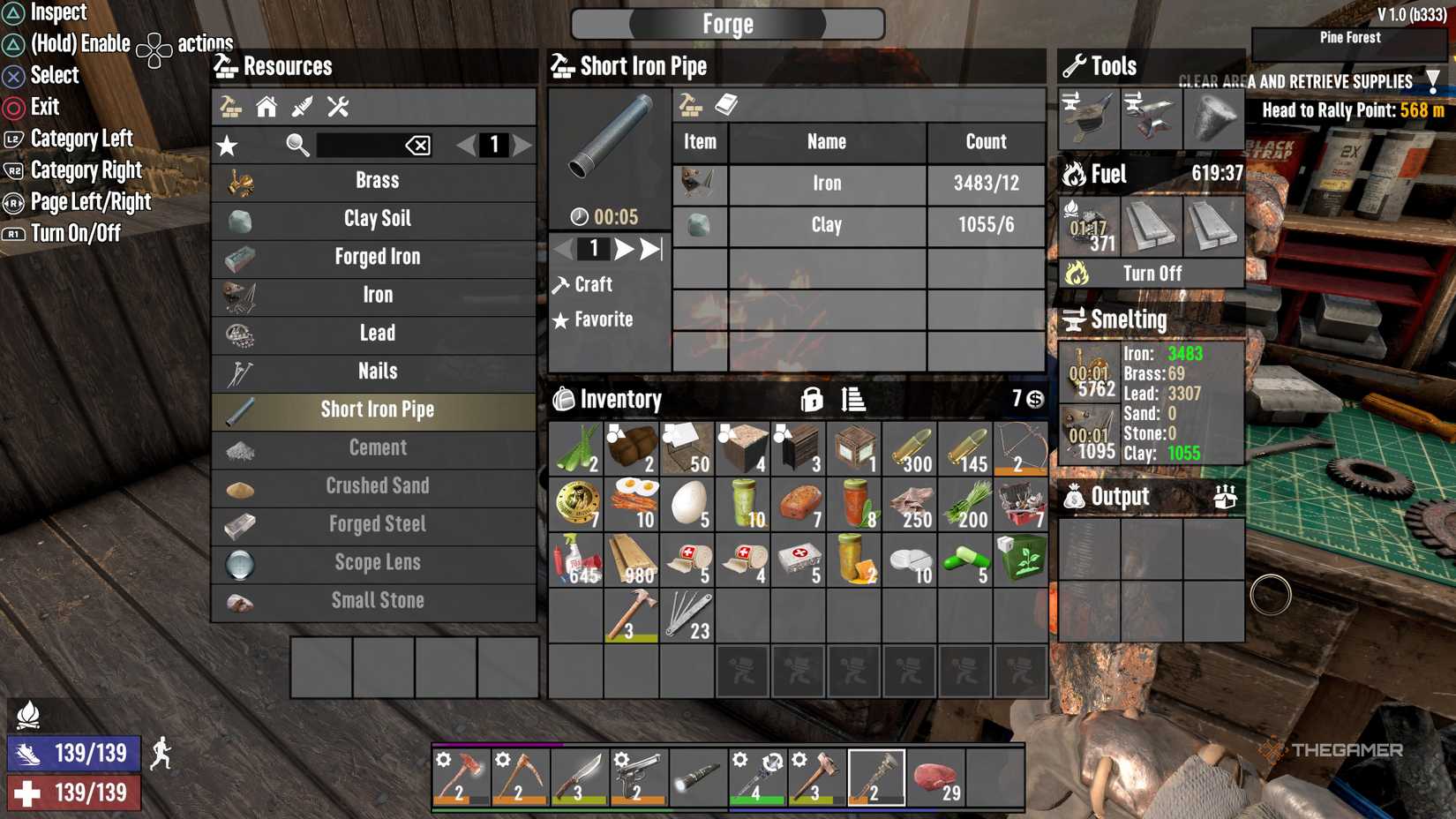
Task: Select the weapons category sword icon
Action: [x=302, y=107]
